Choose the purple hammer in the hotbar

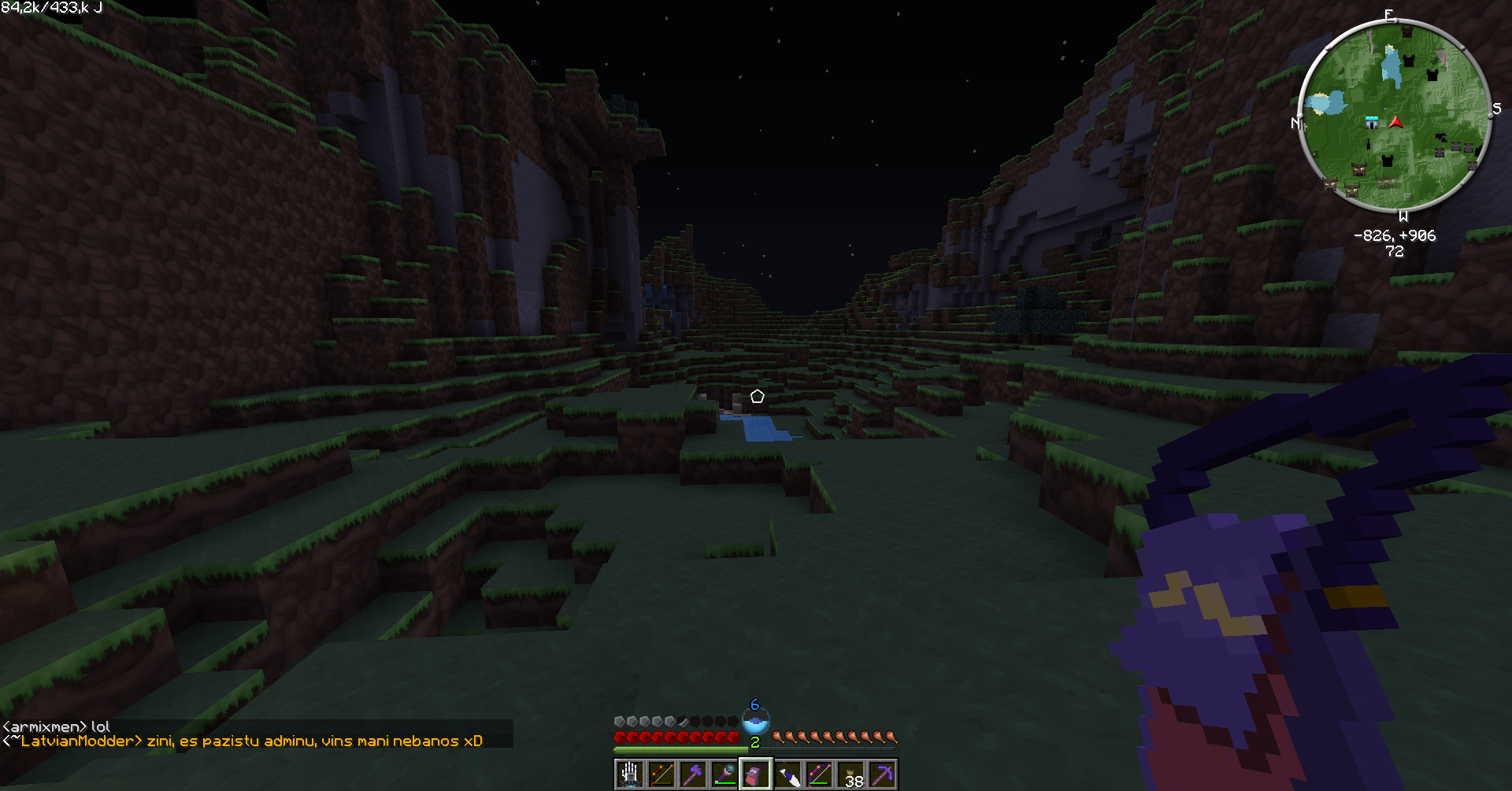(693, 775)
